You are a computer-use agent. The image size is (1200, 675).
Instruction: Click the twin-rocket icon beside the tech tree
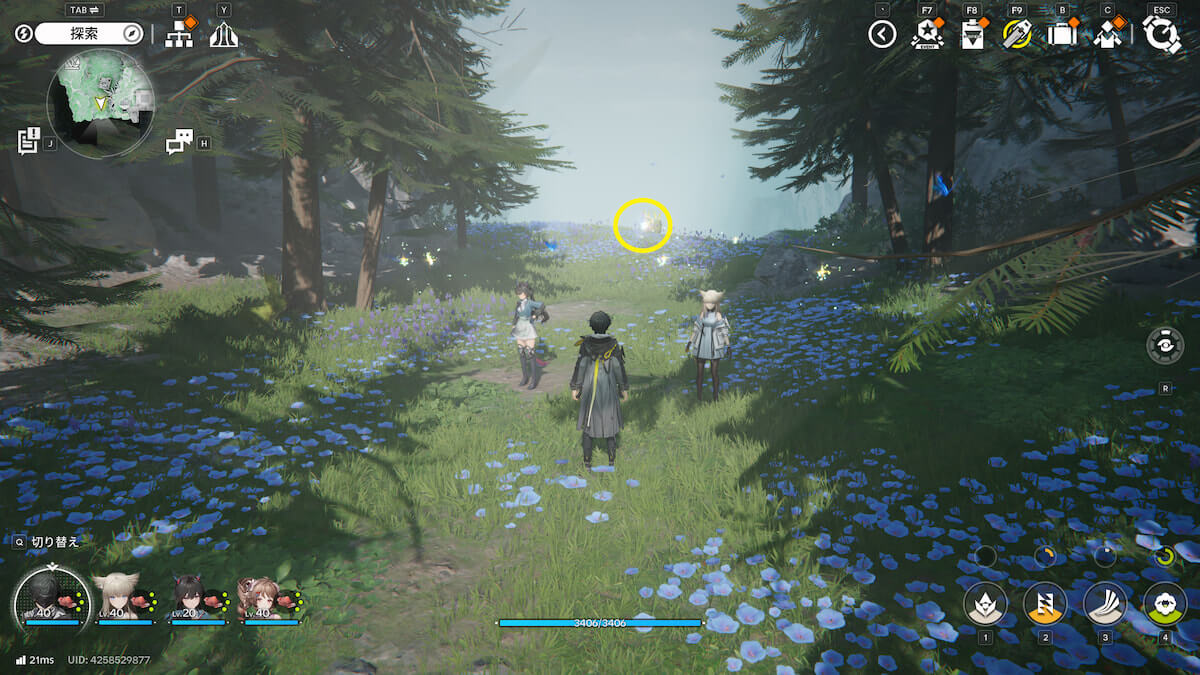[223, 35]
